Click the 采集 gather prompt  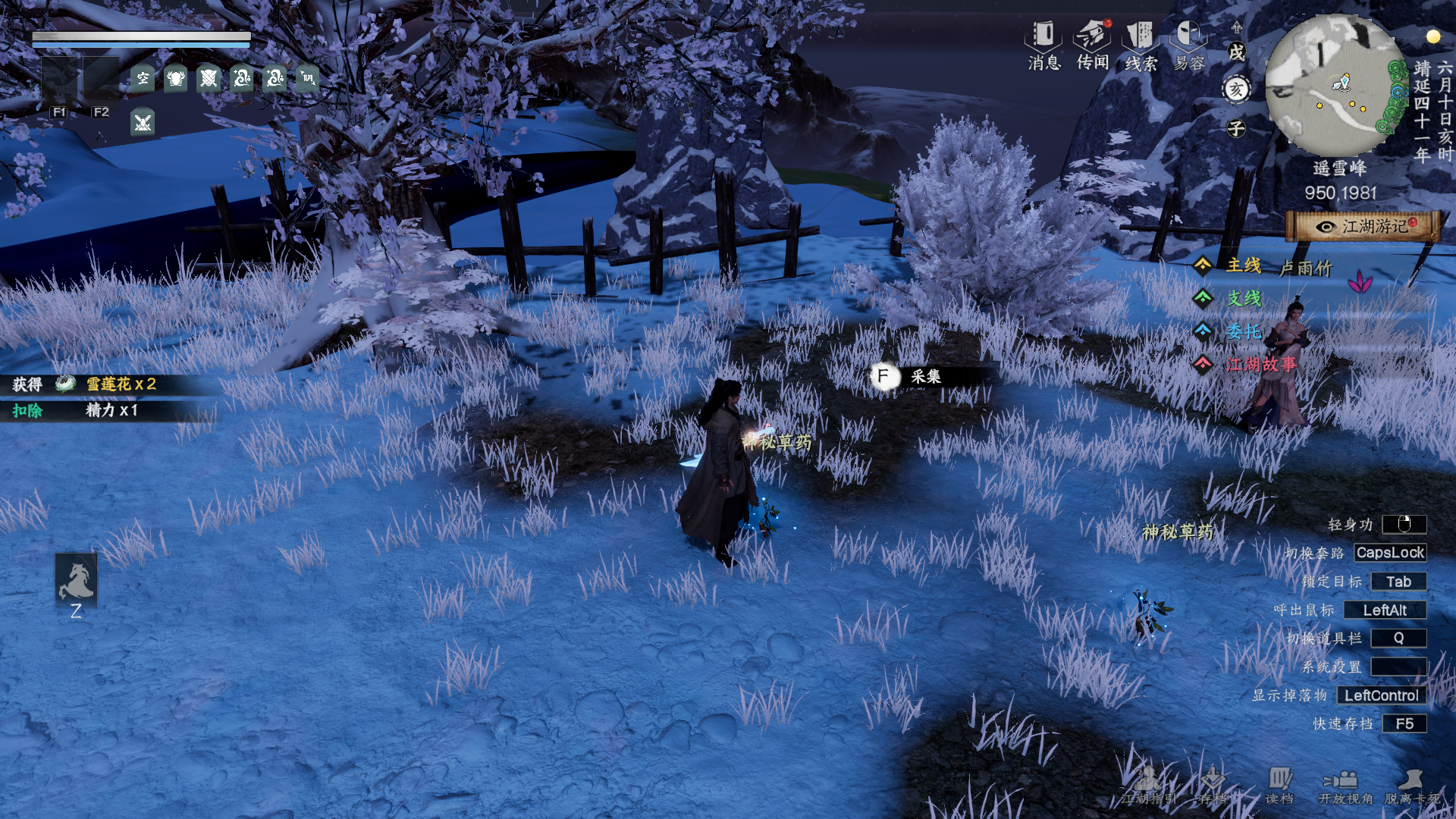click(924, 376)
